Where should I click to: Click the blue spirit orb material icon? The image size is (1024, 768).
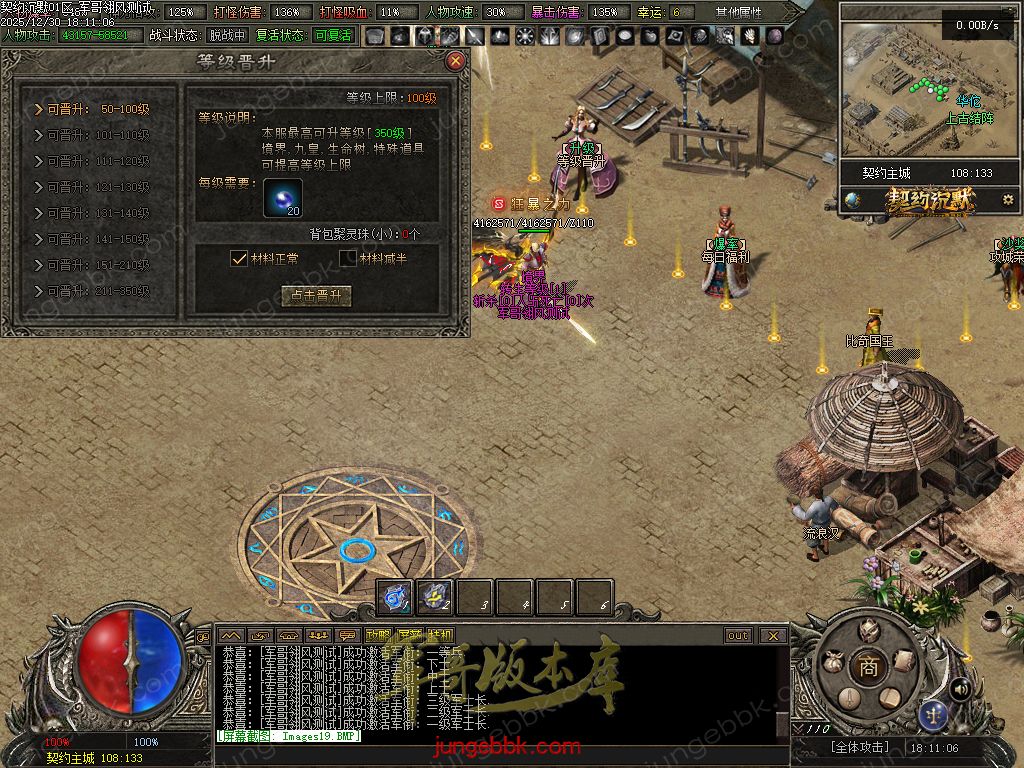282,197
